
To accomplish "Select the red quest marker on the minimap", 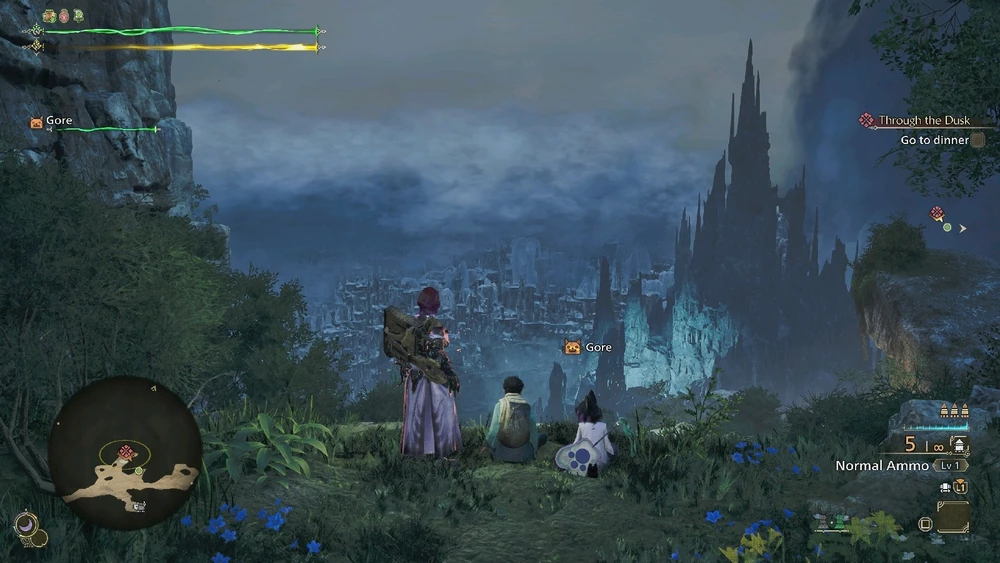I will click(x=127, y=453).
